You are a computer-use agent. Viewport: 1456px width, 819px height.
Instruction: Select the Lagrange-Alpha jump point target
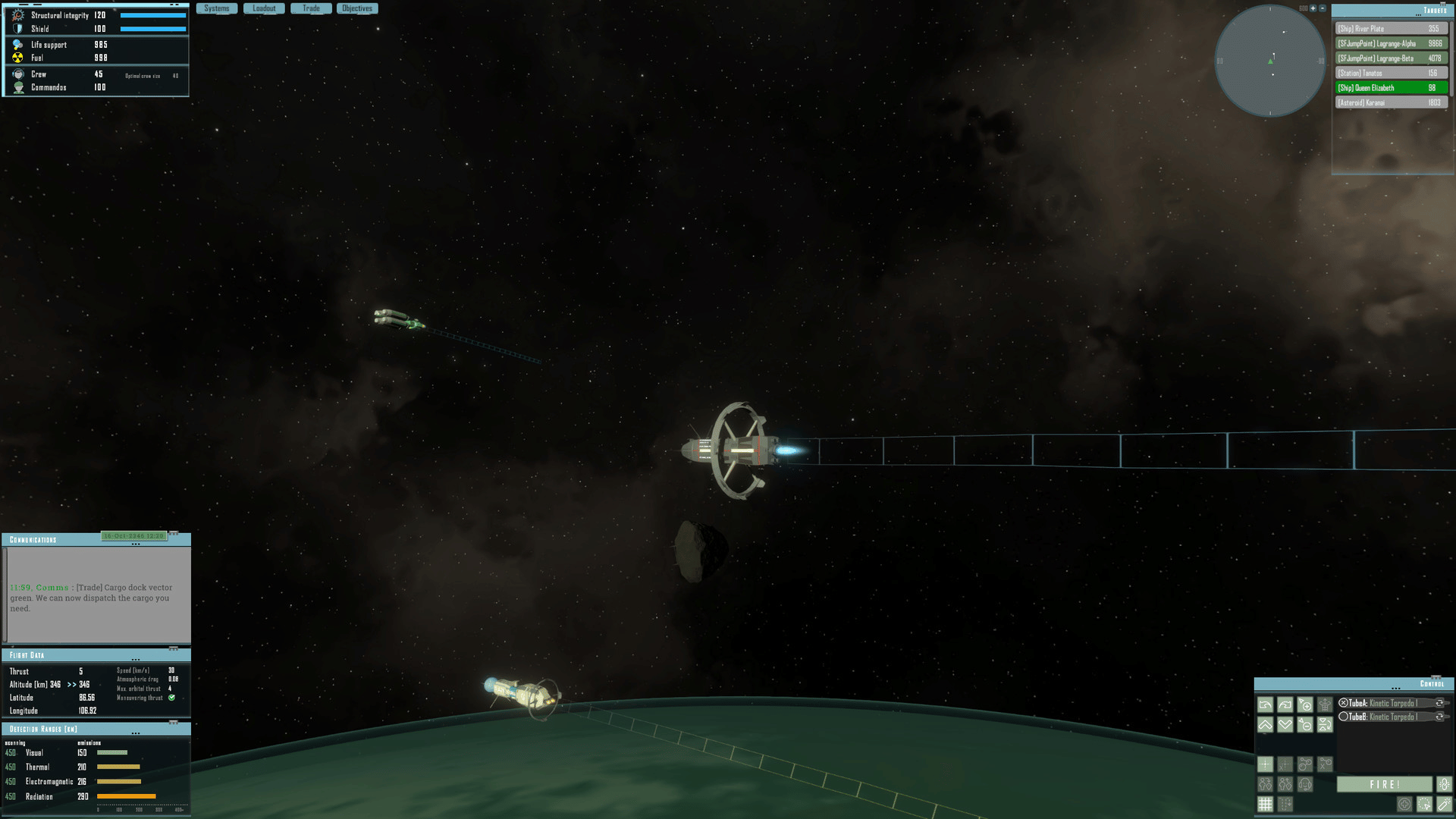click(x=1391, y=44)
